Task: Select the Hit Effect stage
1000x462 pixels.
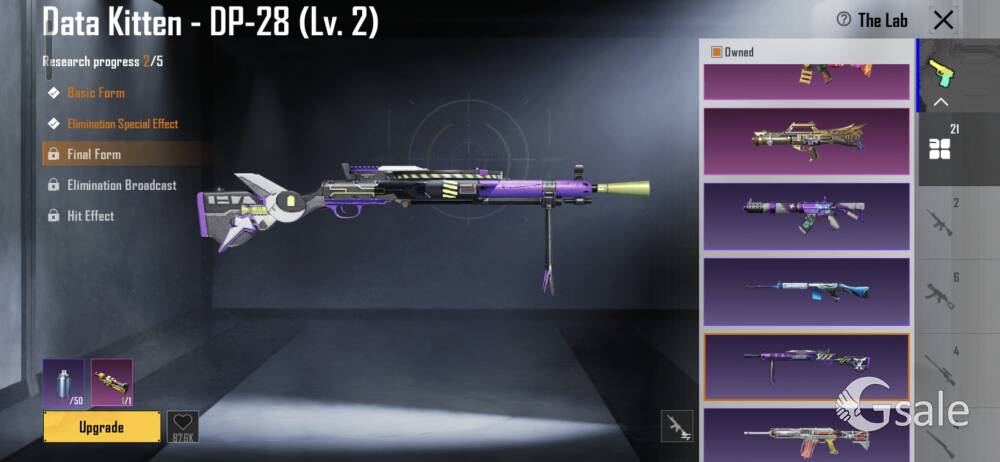Action: tap(90, 216)
